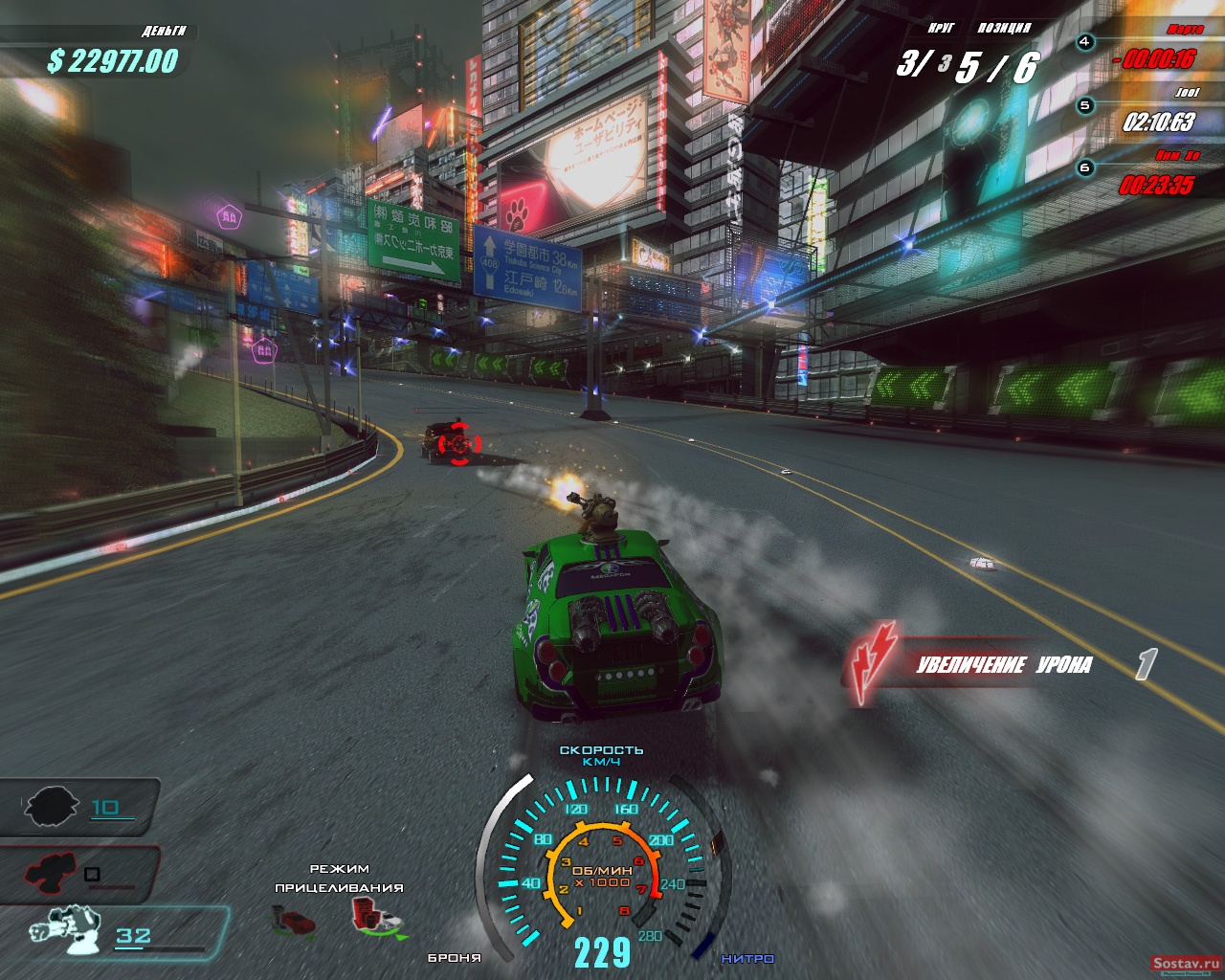Select the mine weapon slot

[53, 806]
